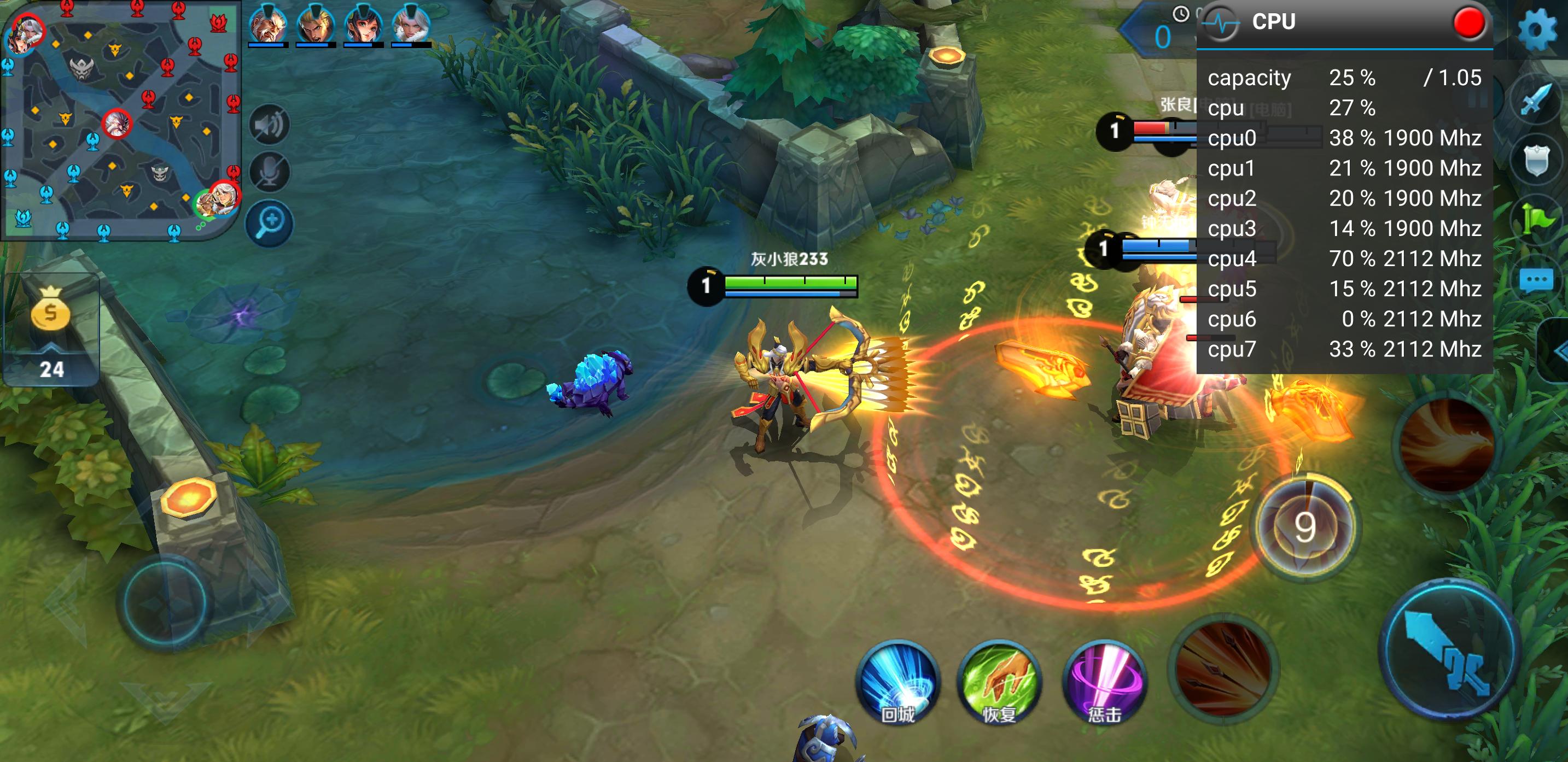Image resolution: width=1568 pixels, height=762 pixels.
Task: Toggle the microphone button
Action: click(270, 173)
